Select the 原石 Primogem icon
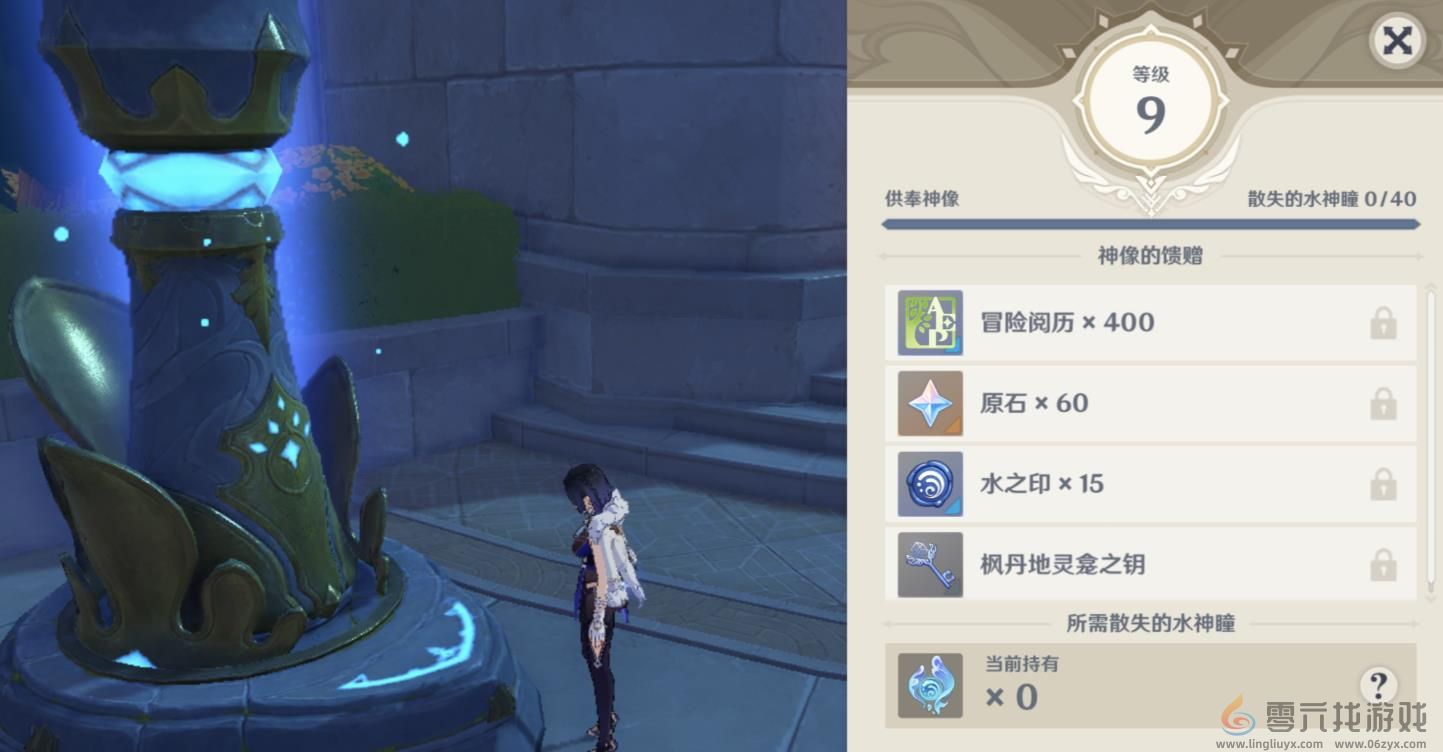This screenshot has height=752, width=1443. [x=929, y=403]
